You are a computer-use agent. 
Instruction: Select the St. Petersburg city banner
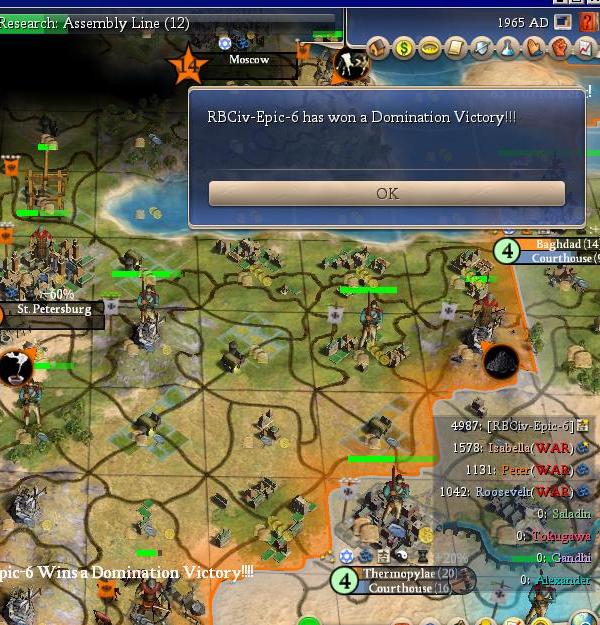pyautogui.click(x=55, y=310)
